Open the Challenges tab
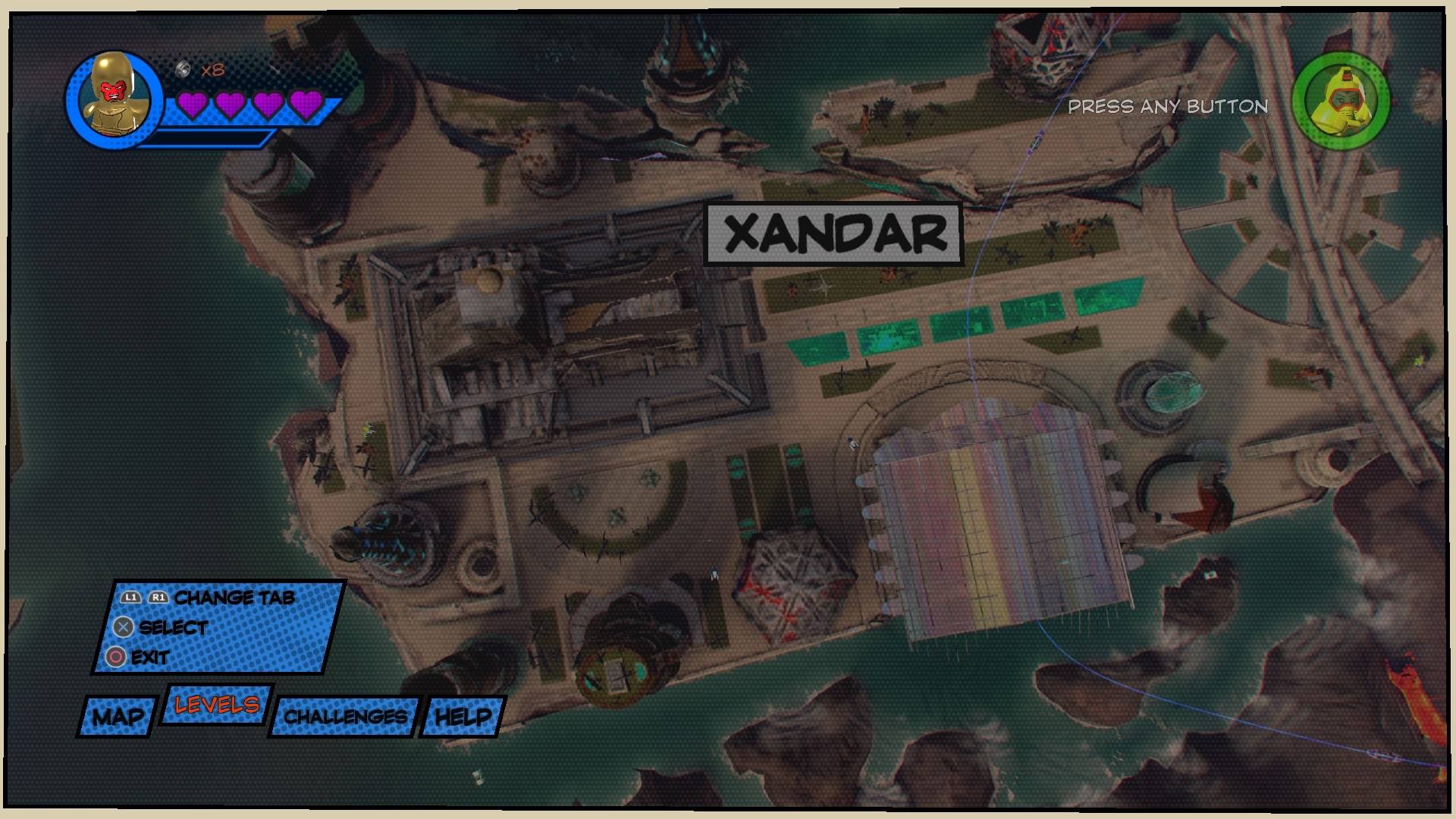 (x=345, y=717)
